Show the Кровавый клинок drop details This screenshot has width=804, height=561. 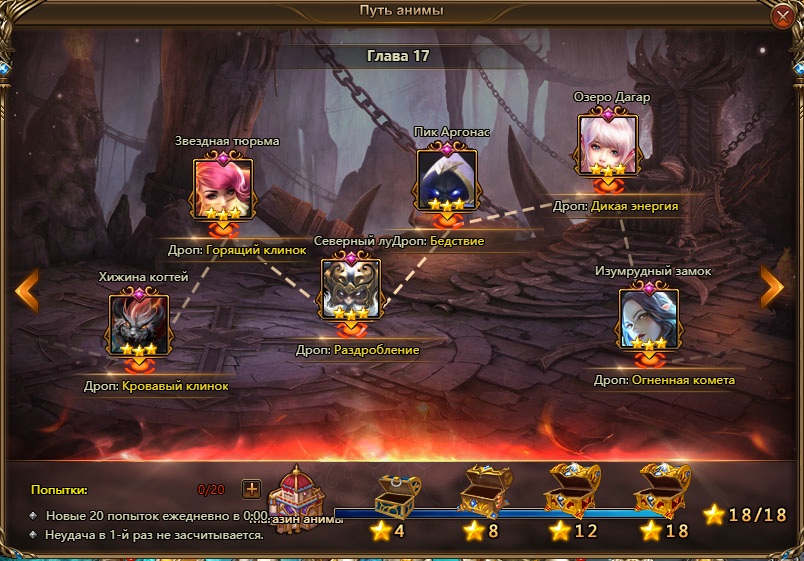pos(176,385)
